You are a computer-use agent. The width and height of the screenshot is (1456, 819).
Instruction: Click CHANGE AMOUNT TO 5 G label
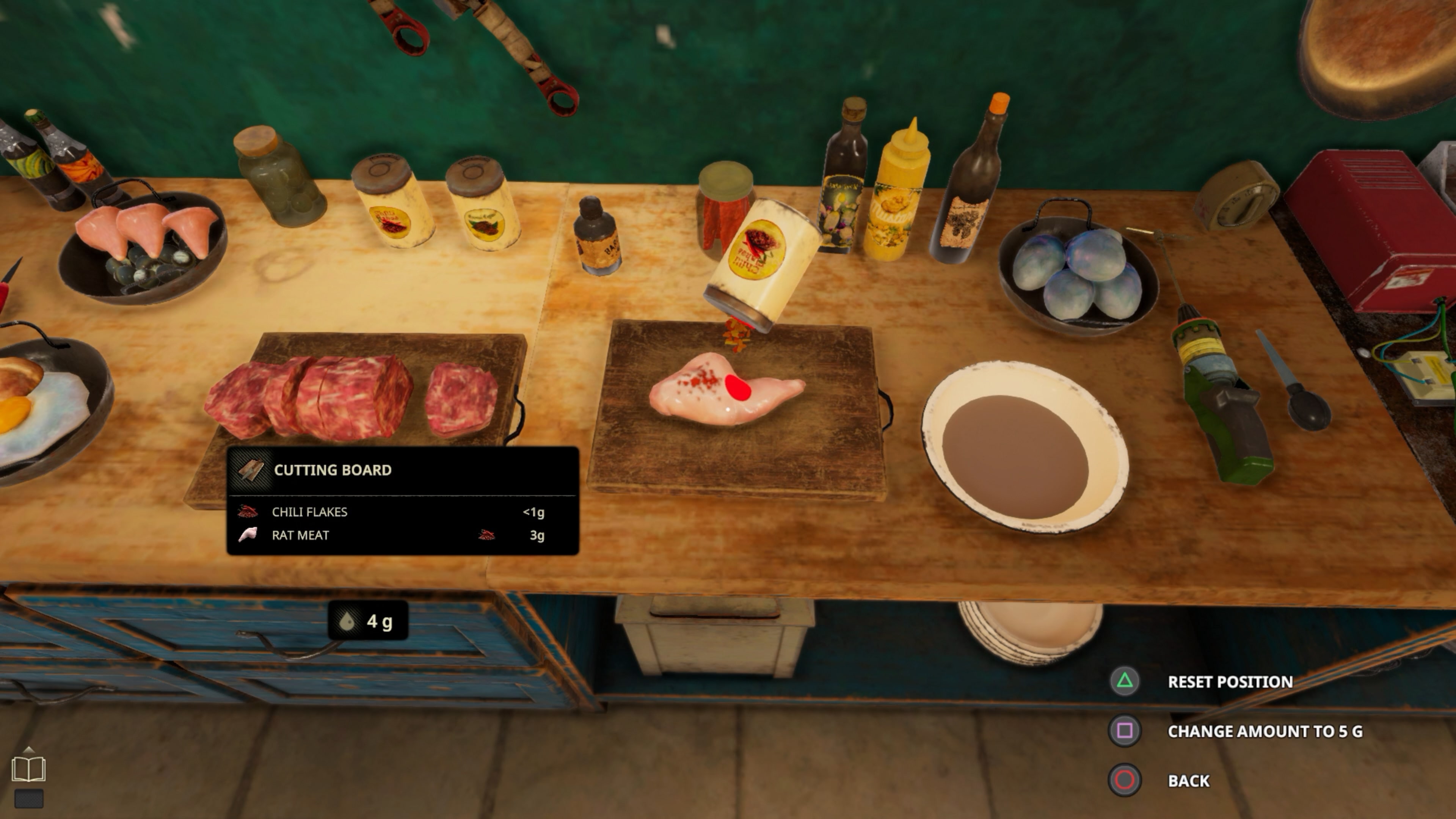[x=1266, y=731]
